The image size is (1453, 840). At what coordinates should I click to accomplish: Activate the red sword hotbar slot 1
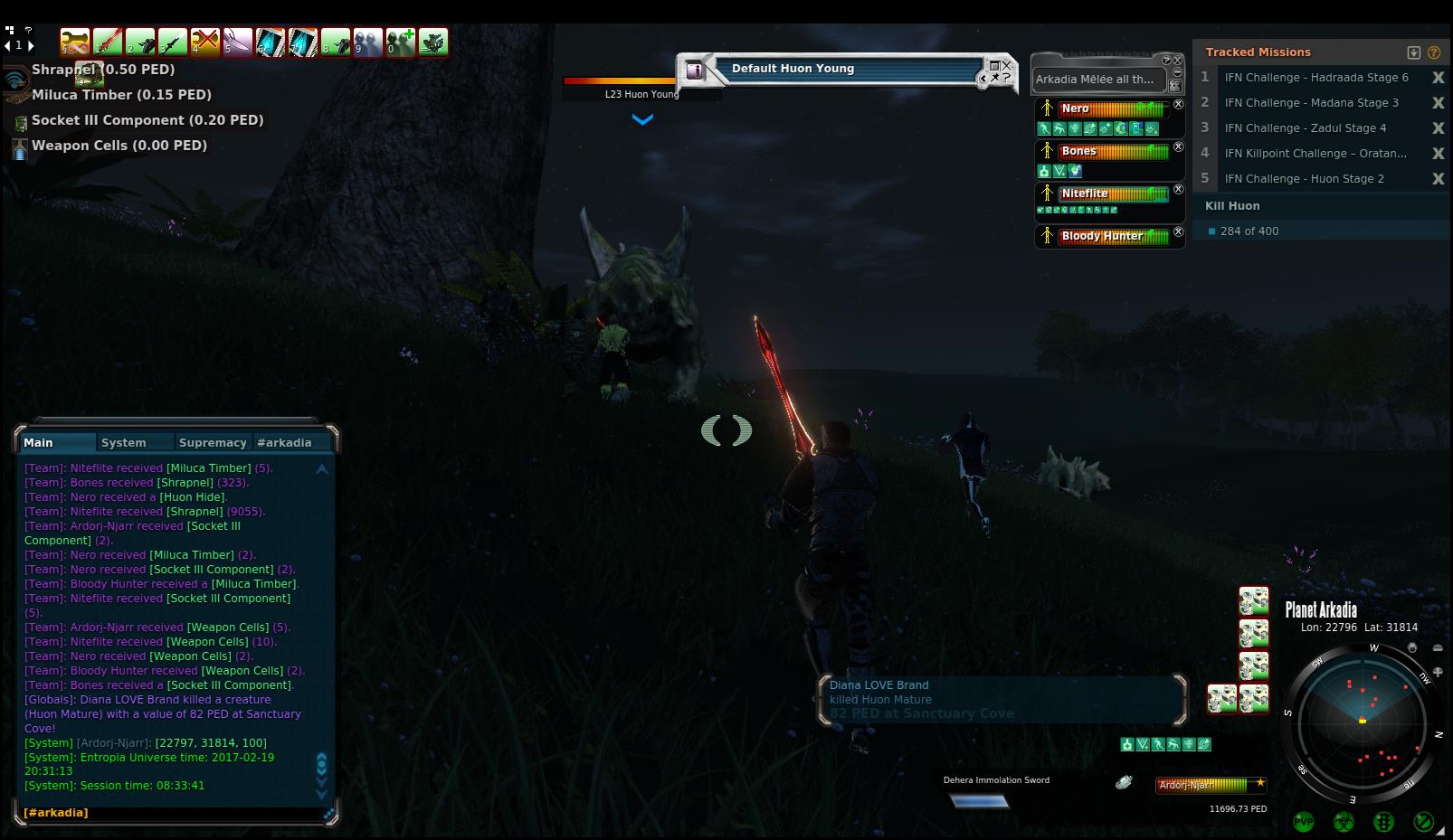click(x=108, y=42)
